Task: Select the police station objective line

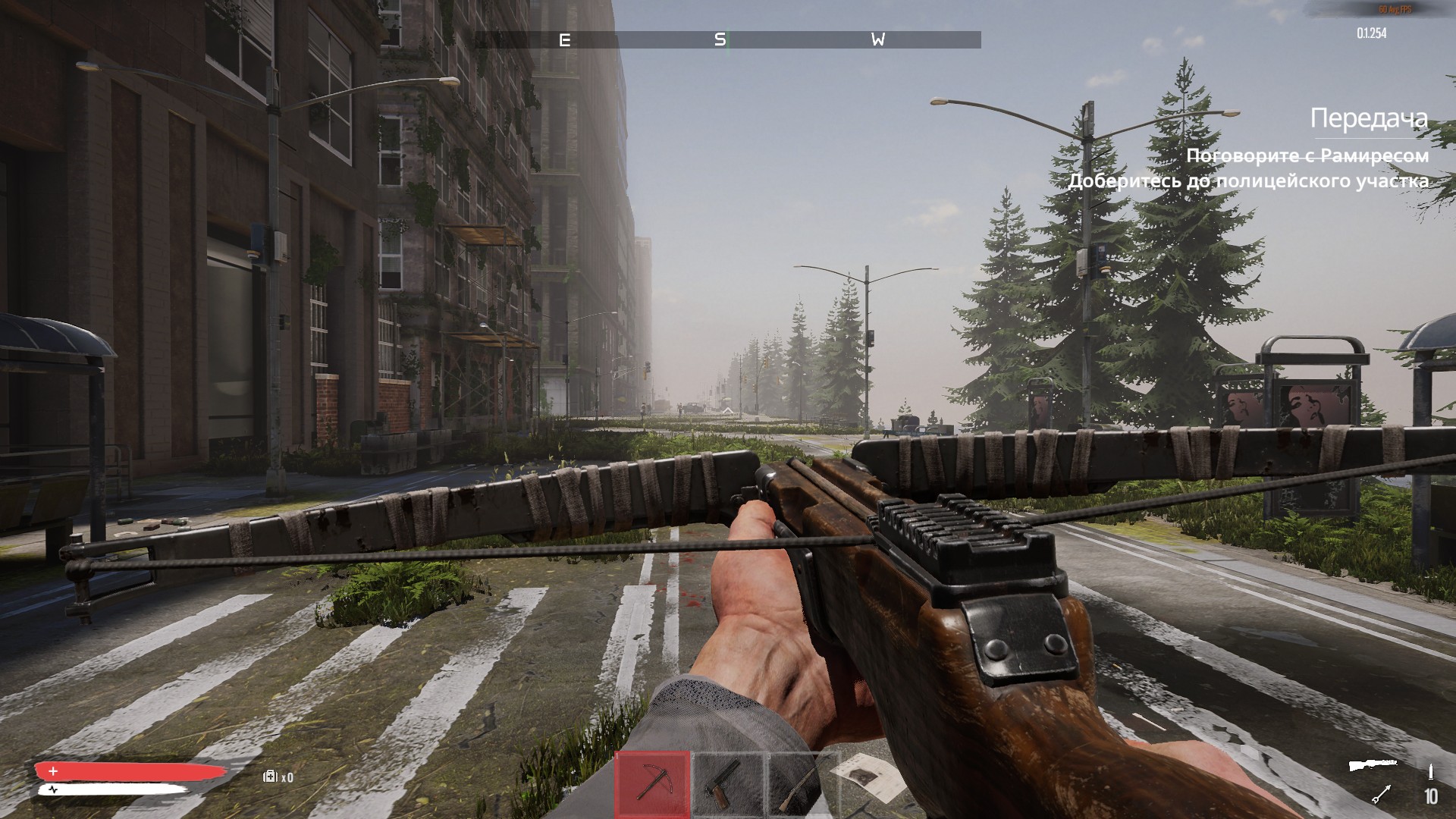Action: 1248,181
